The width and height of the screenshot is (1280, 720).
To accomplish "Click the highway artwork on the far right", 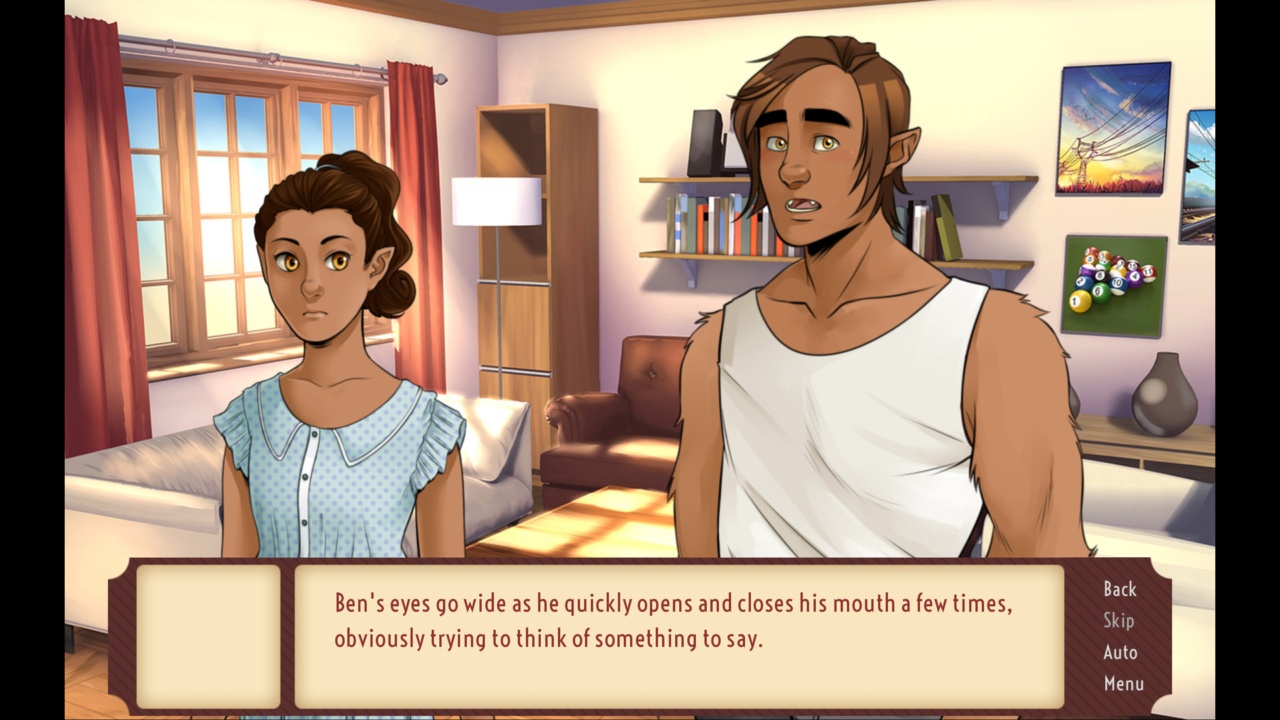I will pyautogui.click(x=1200, y=180).
